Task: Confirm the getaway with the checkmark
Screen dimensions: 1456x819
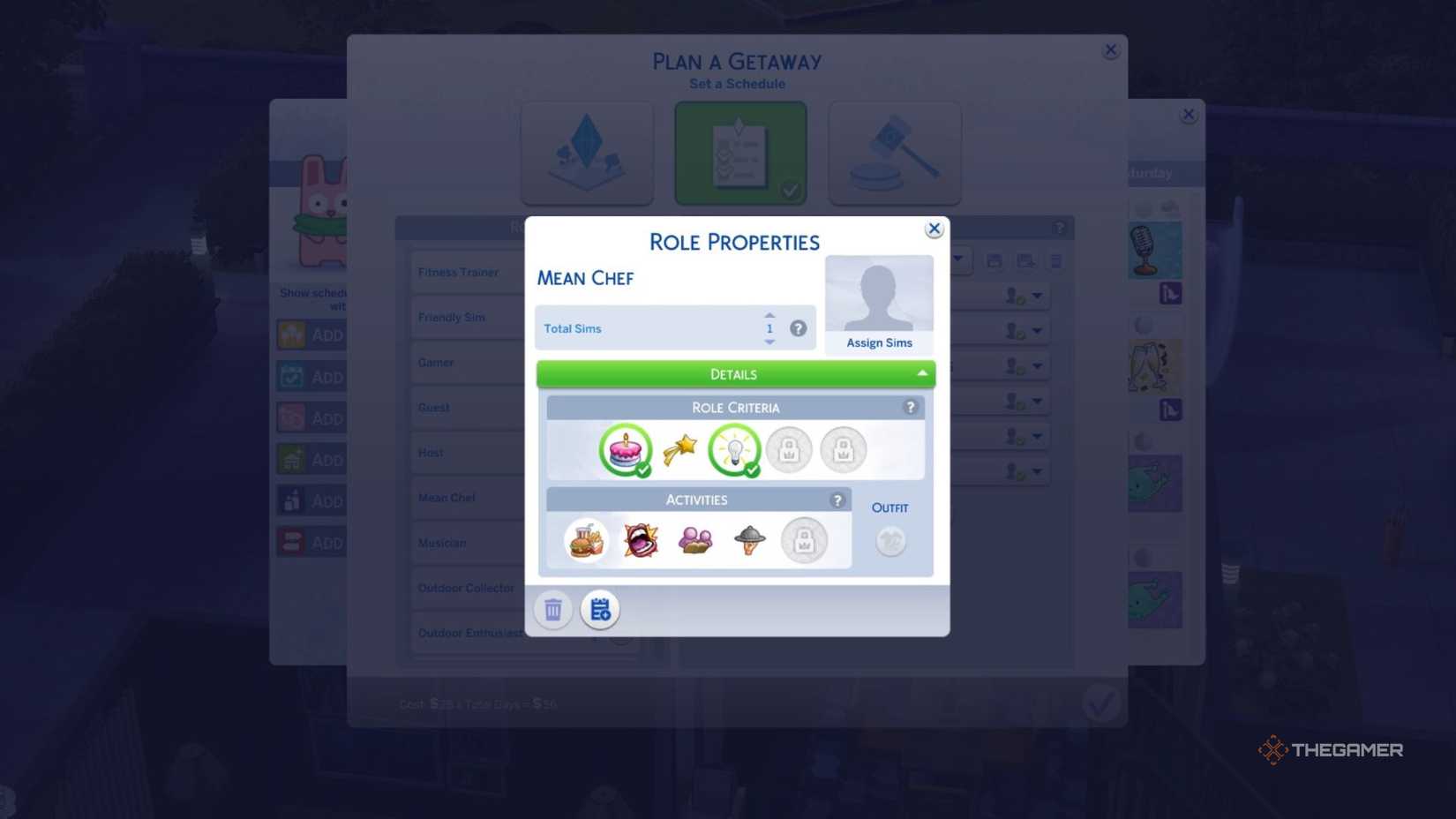Action: click(x=1100, y=703)
